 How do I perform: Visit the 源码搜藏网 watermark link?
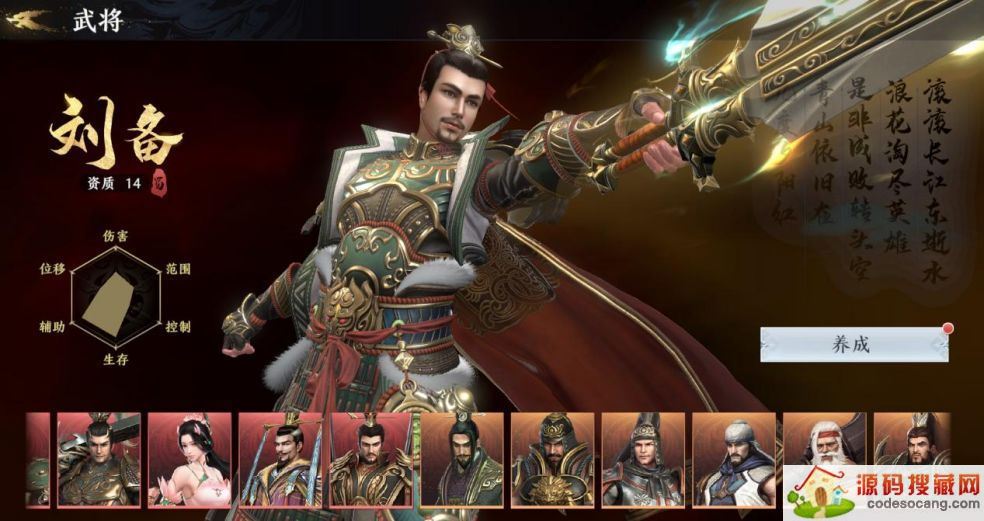[882, 493]
